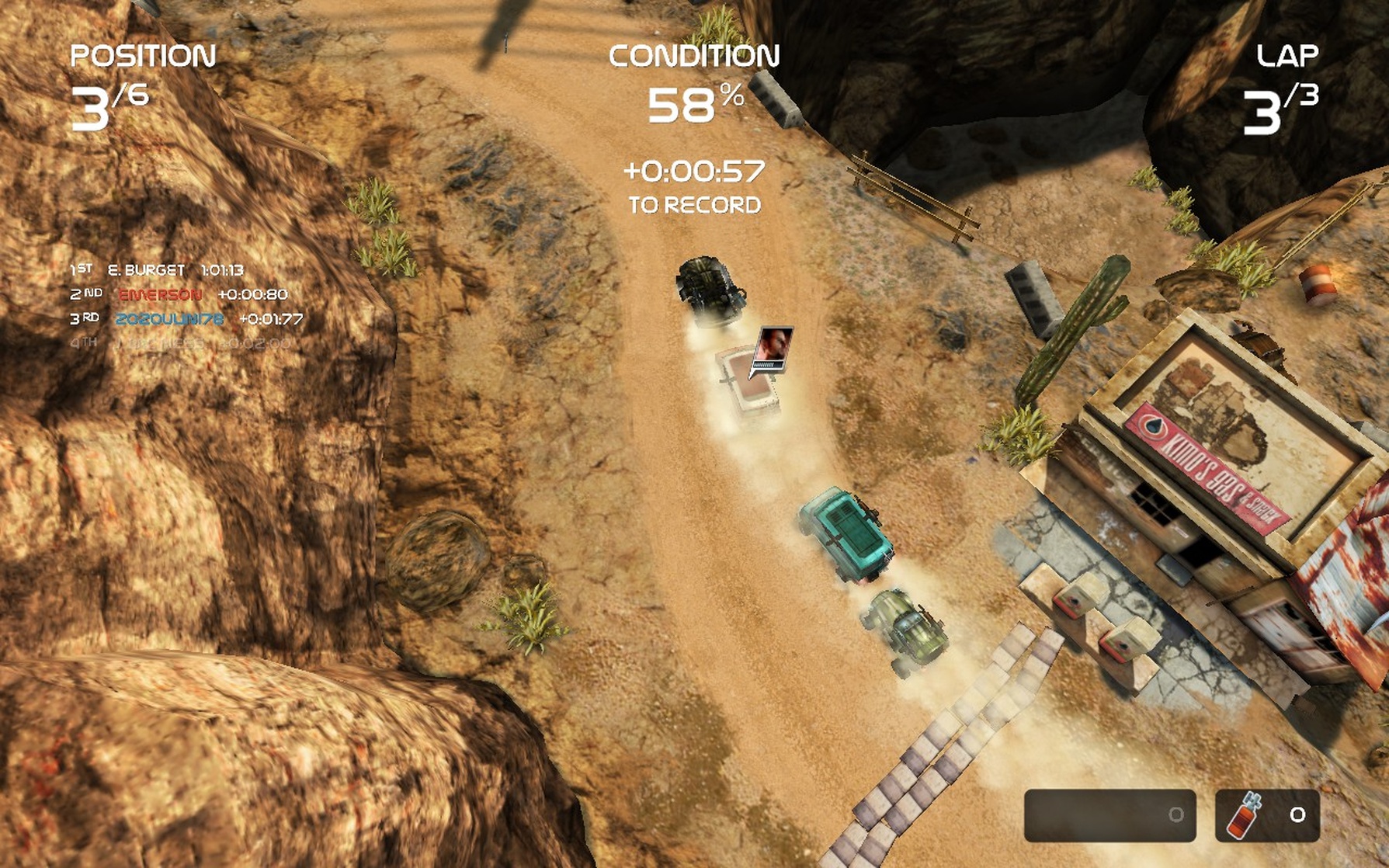
Task: Select the nitro canister item slot
Action: click(1266, 815)
